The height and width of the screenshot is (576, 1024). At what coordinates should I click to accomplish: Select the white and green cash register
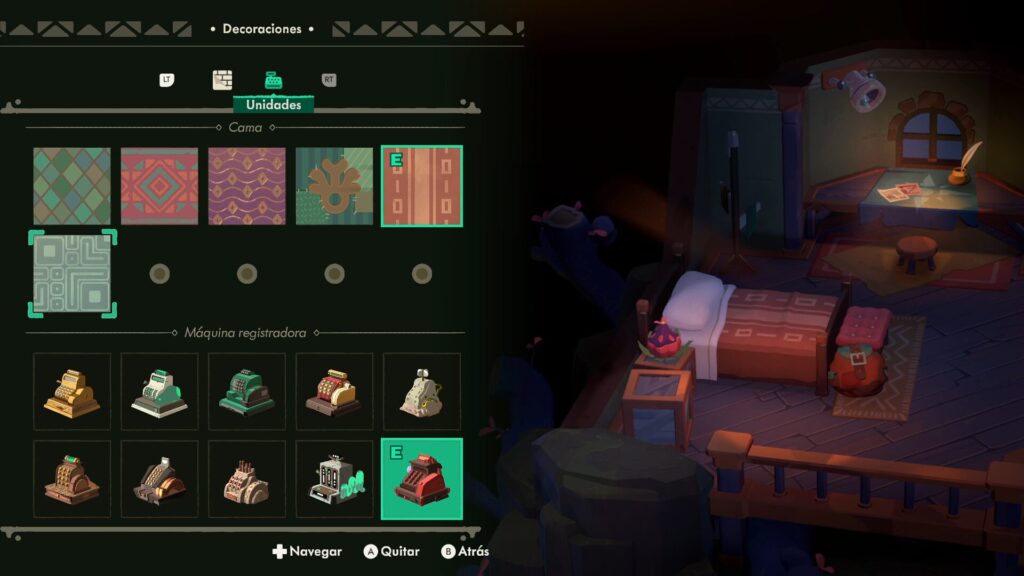[x=159, y=392]
